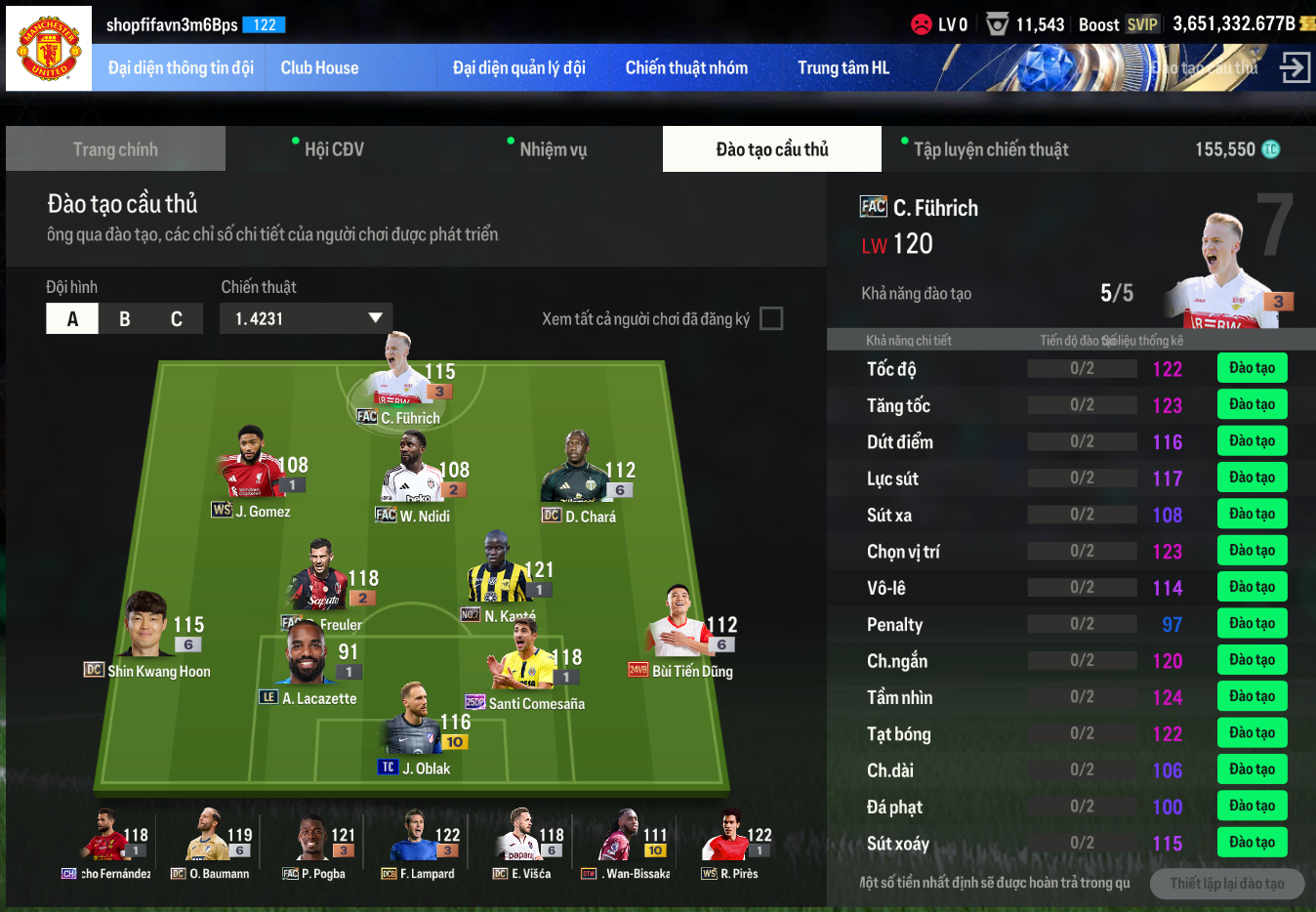
Task: Select squad B formation button
Action: coord(125,319)
